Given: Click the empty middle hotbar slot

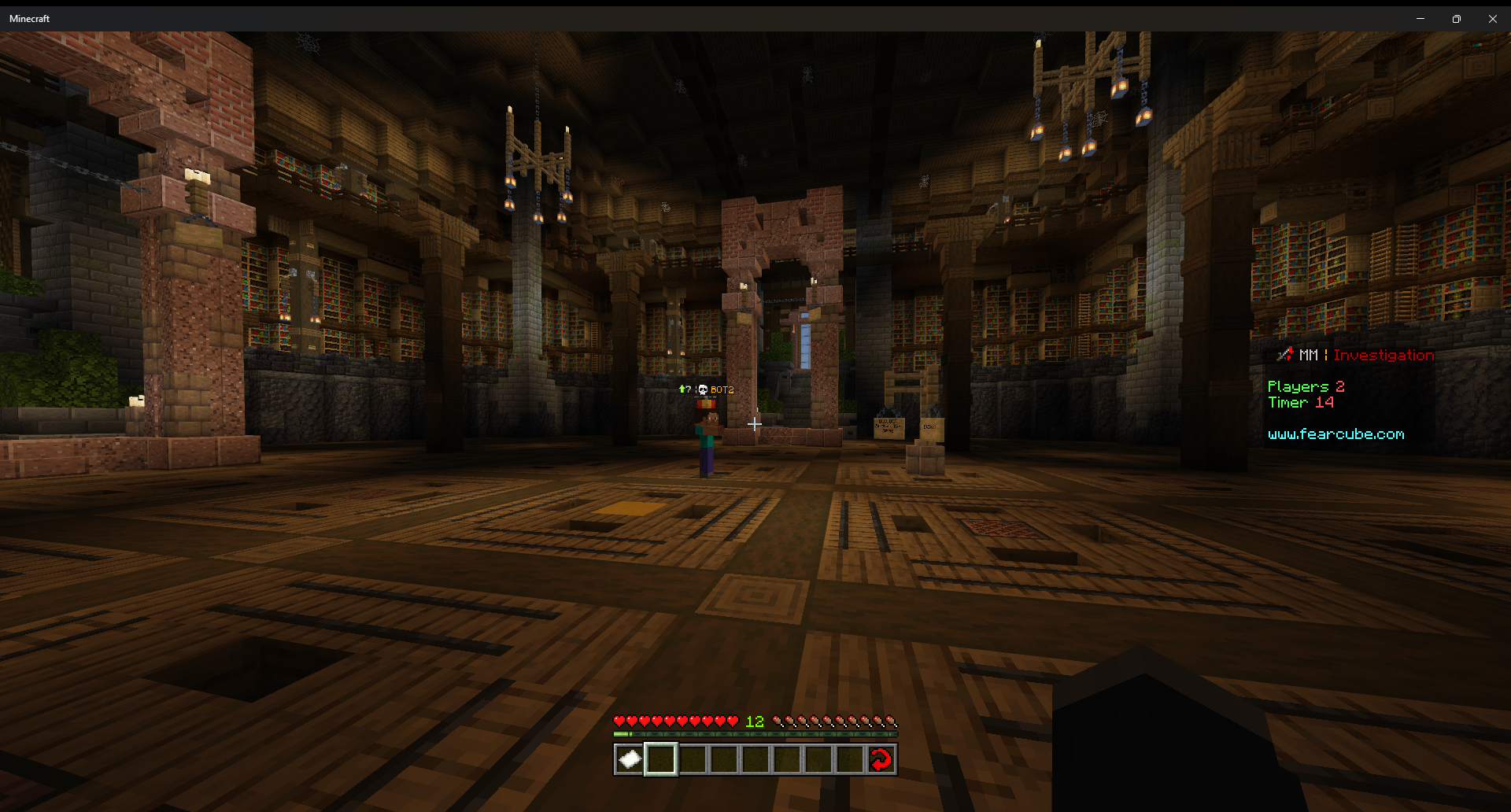Looking at the screenshot, I should 755,758.
